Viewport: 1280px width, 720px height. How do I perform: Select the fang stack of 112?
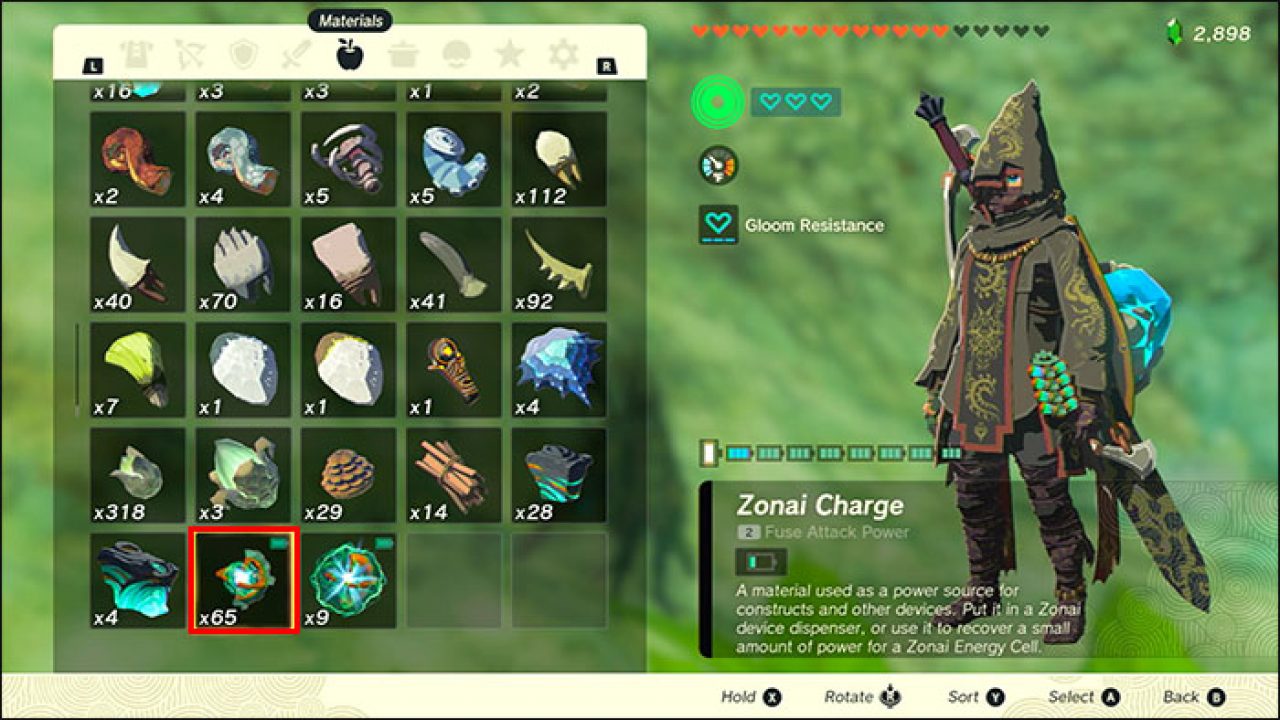[x=559, y=158]
